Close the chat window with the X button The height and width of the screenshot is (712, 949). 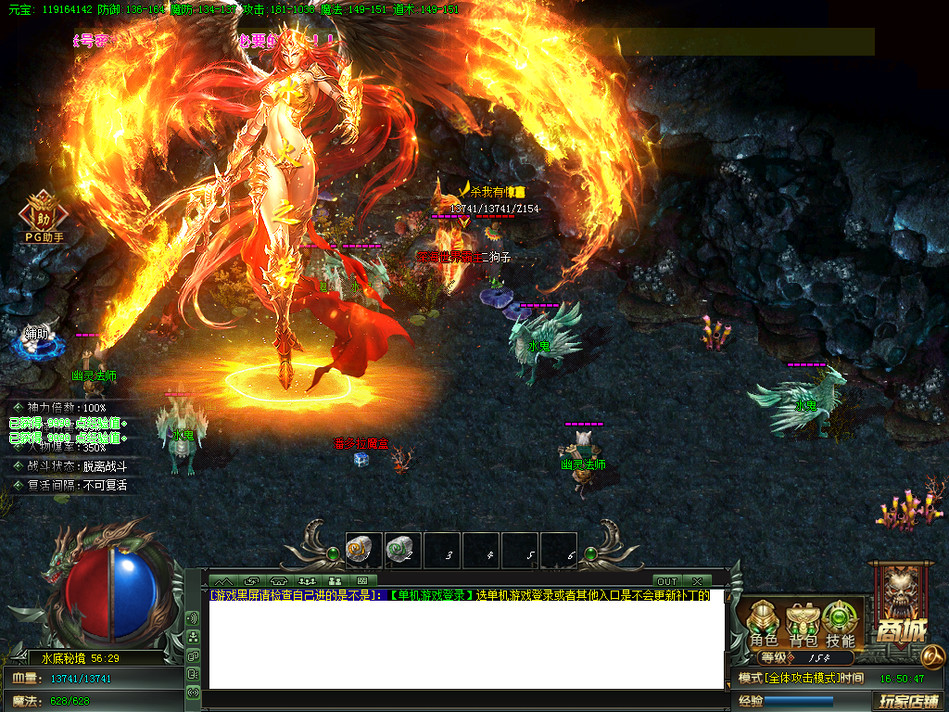coord(696,581)
